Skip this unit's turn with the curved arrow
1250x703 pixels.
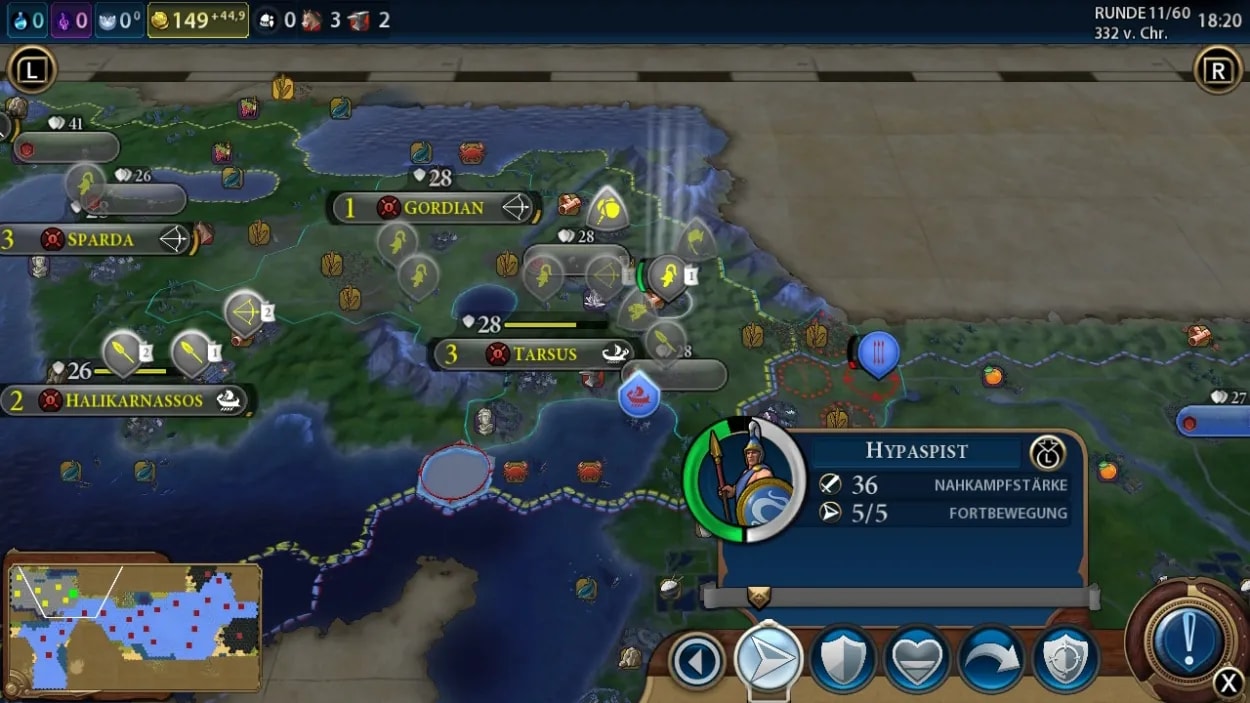pos(990,660)
